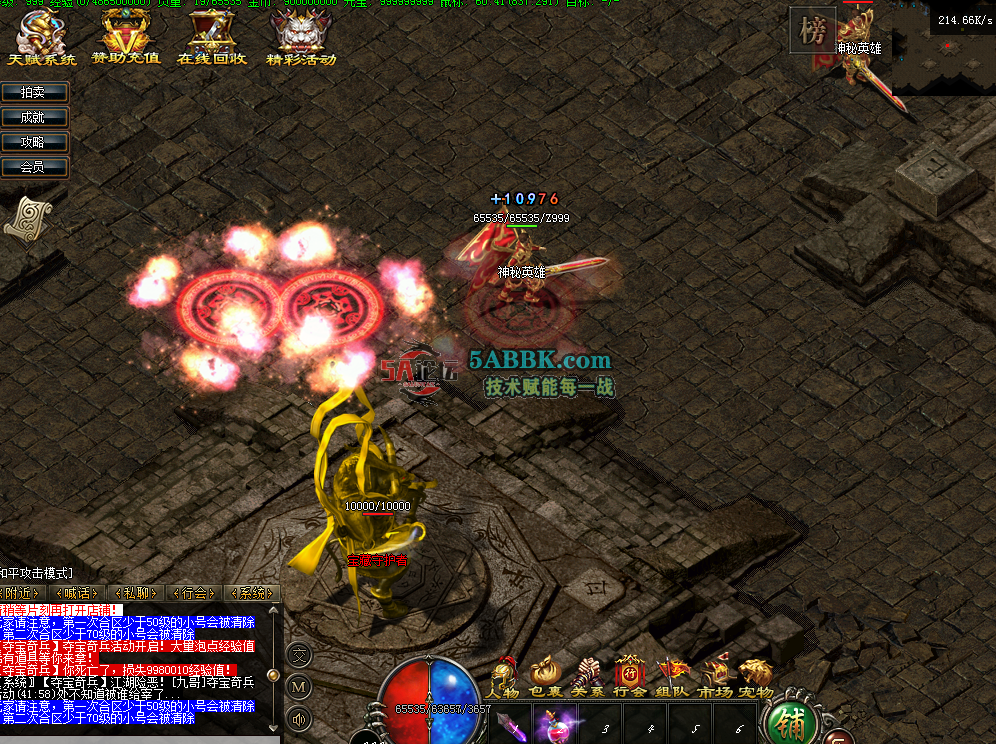
Task: Open the 人物 character sheet
Action: point(503,676)
